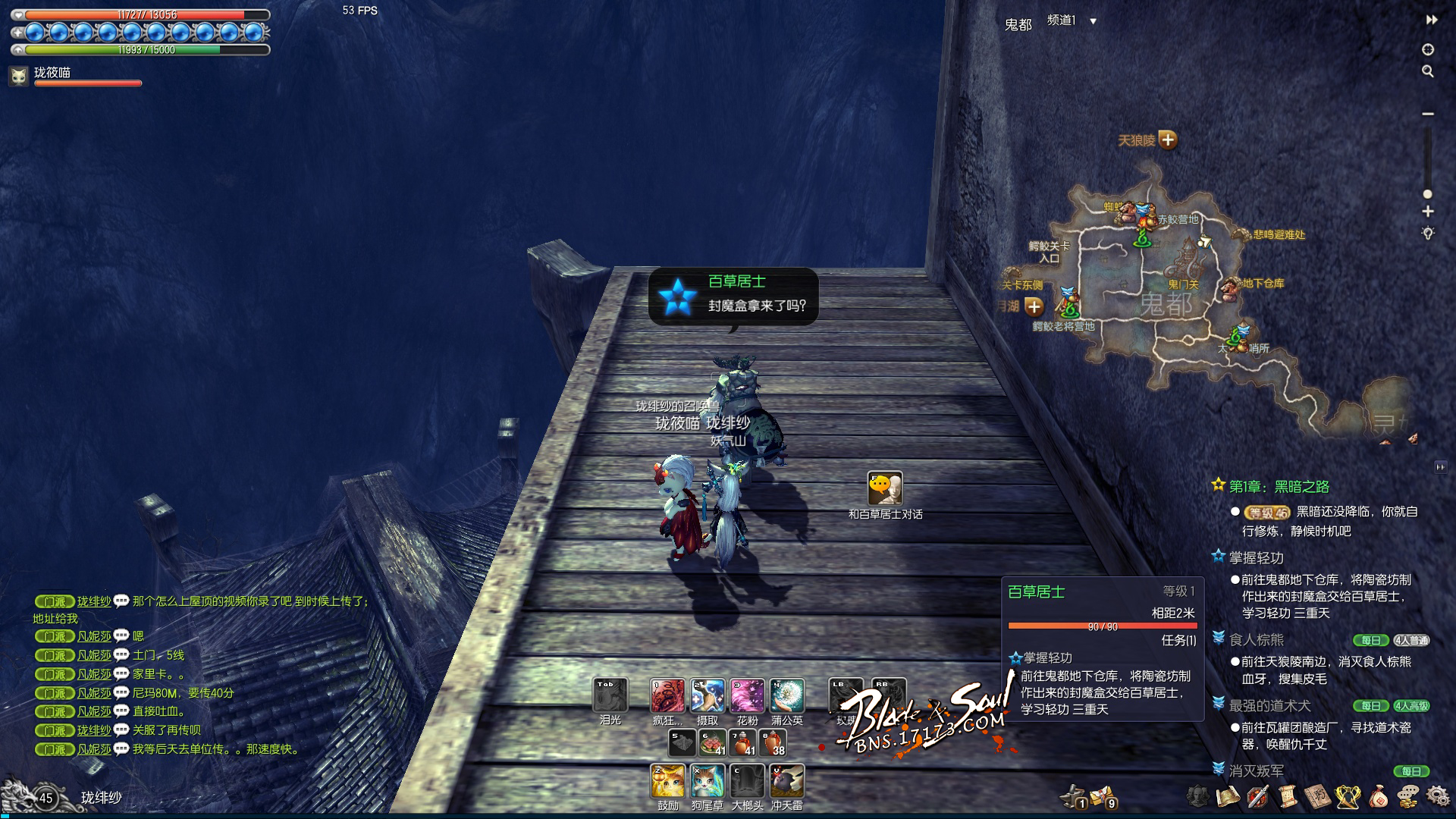The height and width of the screenshot is (819, 1456).
Task: Use the 花粉 pollen skill
Action: pyautogui.click(x=747, y=696)
